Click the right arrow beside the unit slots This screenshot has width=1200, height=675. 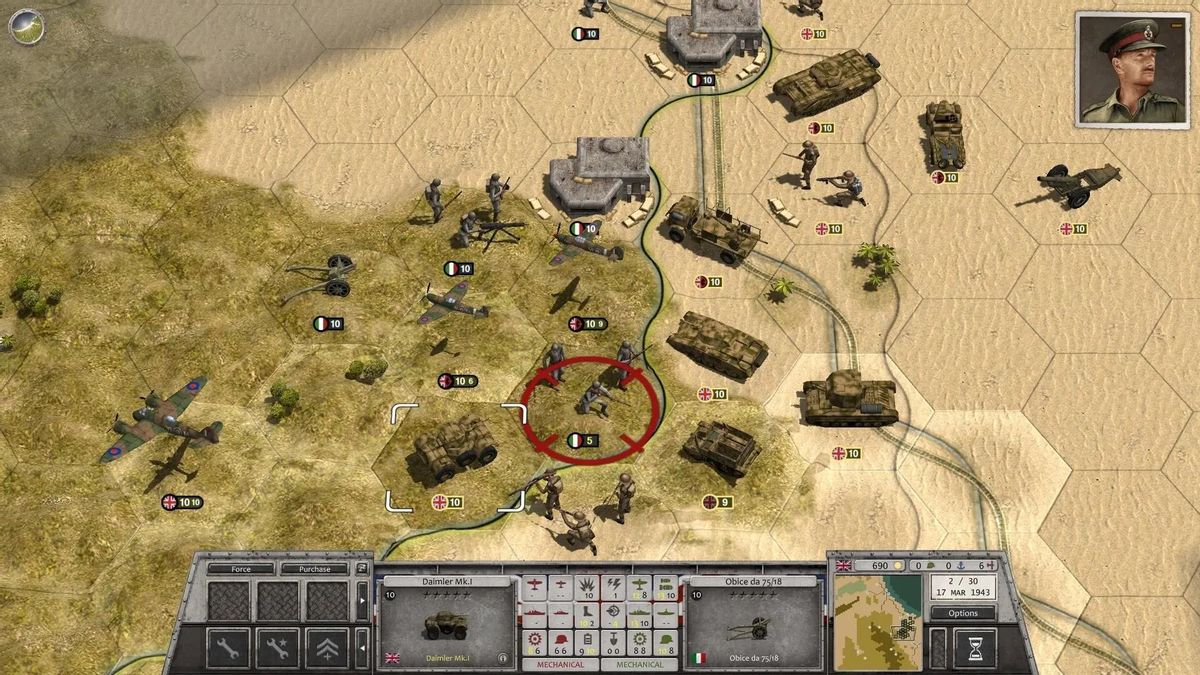[361, 602]
